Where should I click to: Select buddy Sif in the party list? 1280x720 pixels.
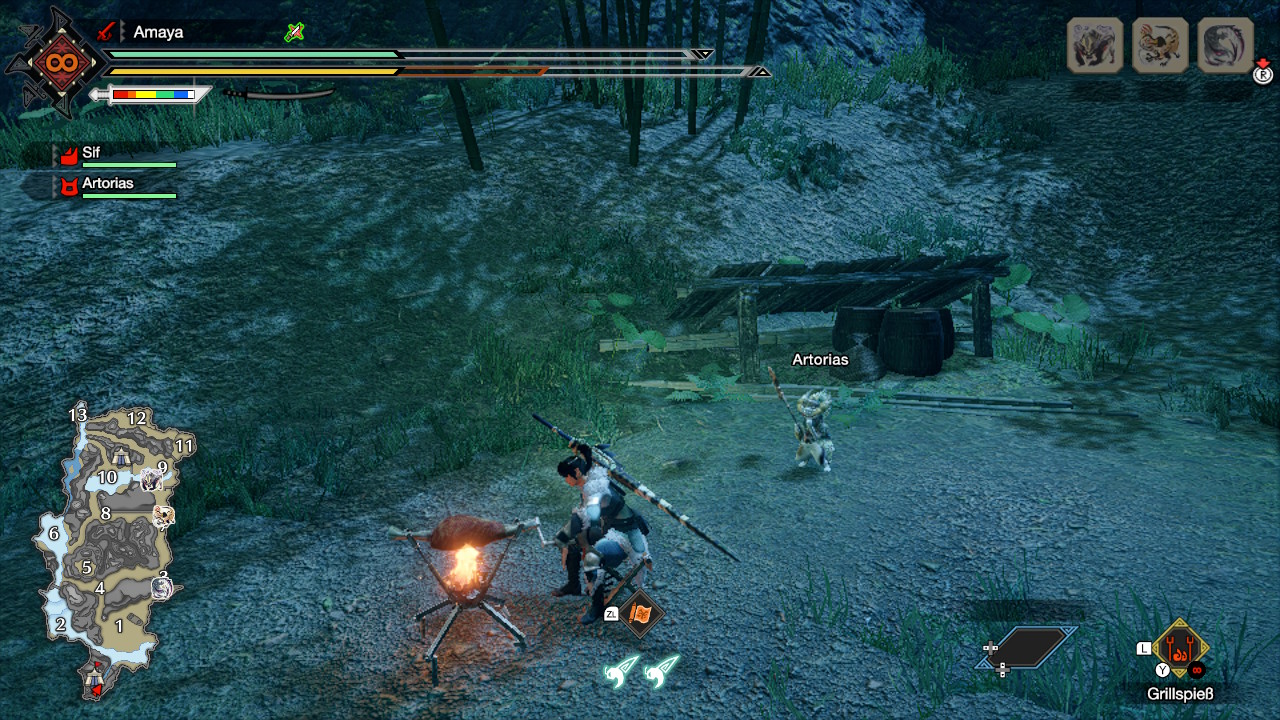click(91, 153)
